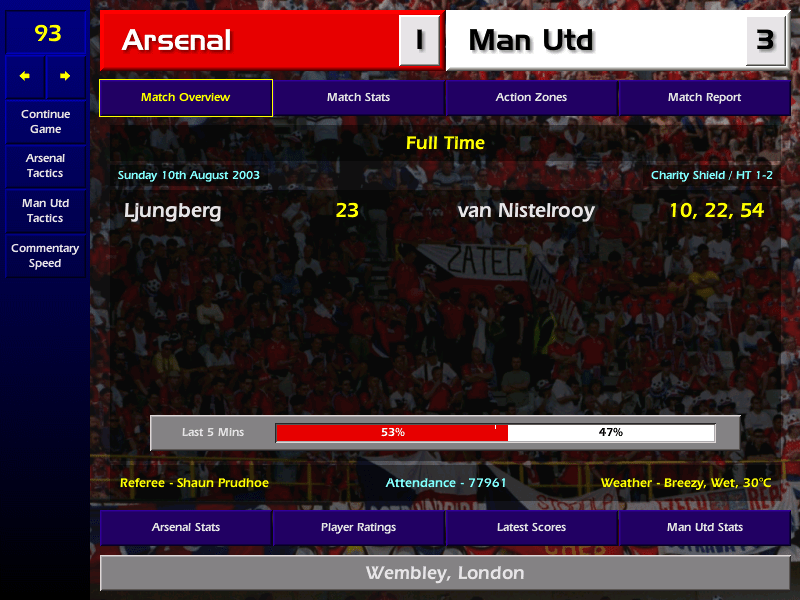Screen dimensions: 800x600
Task: Select scorer Ljungberg
Action: [x=173, y=211]
